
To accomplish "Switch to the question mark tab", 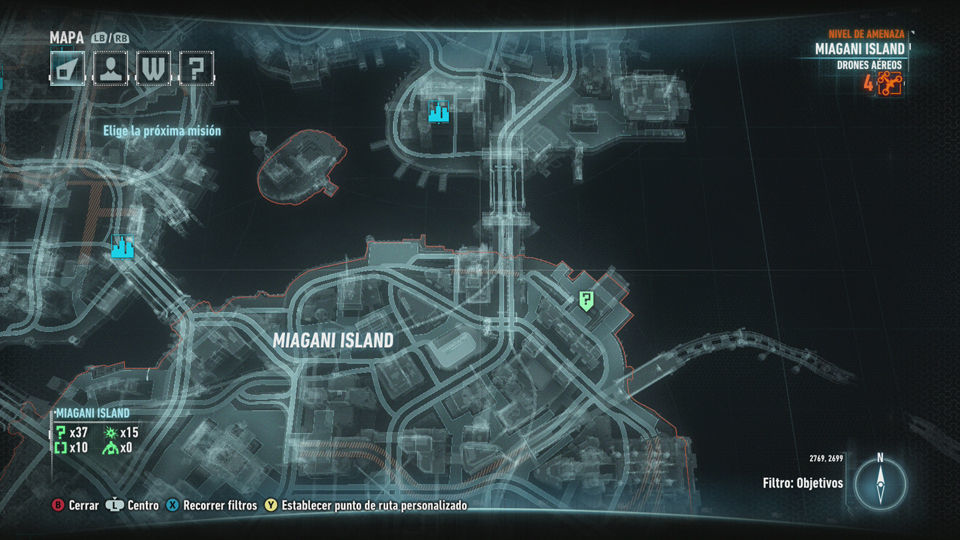I will [196, 70].
